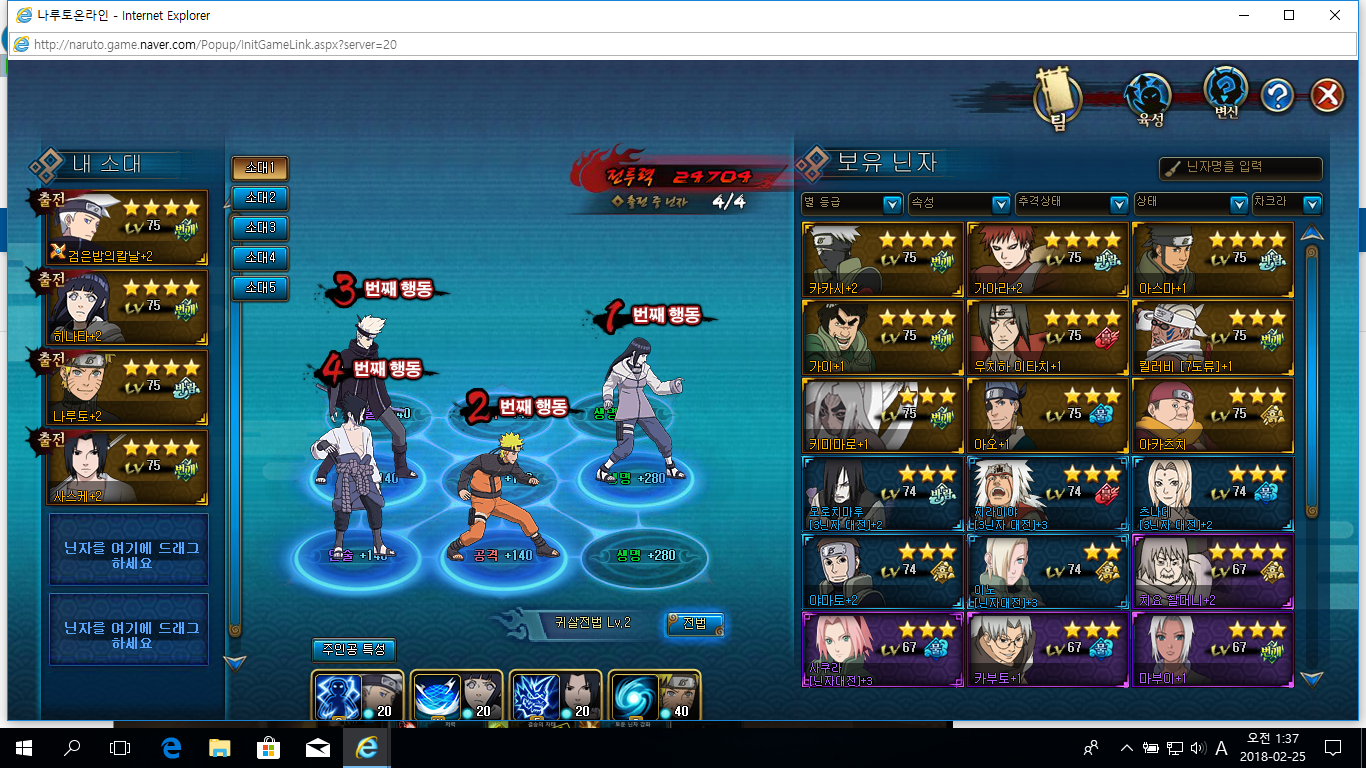Open the question mark help button
The width and height of the screenshot is (1366, 768).
click(1277, 95)
